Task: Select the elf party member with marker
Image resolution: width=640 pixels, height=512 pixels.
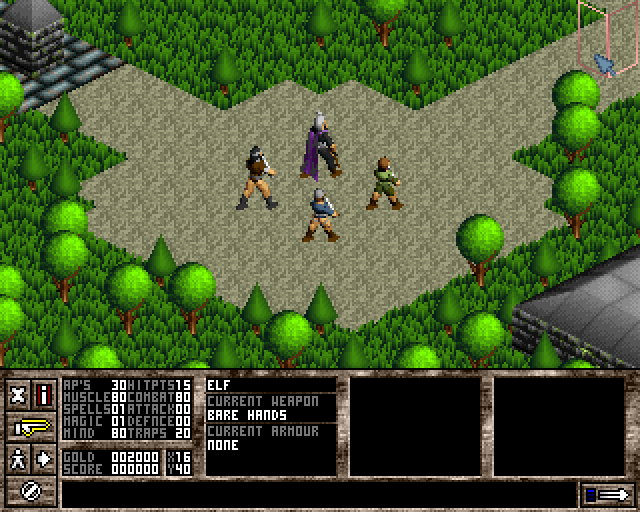Action: click(x=384, y=183)
